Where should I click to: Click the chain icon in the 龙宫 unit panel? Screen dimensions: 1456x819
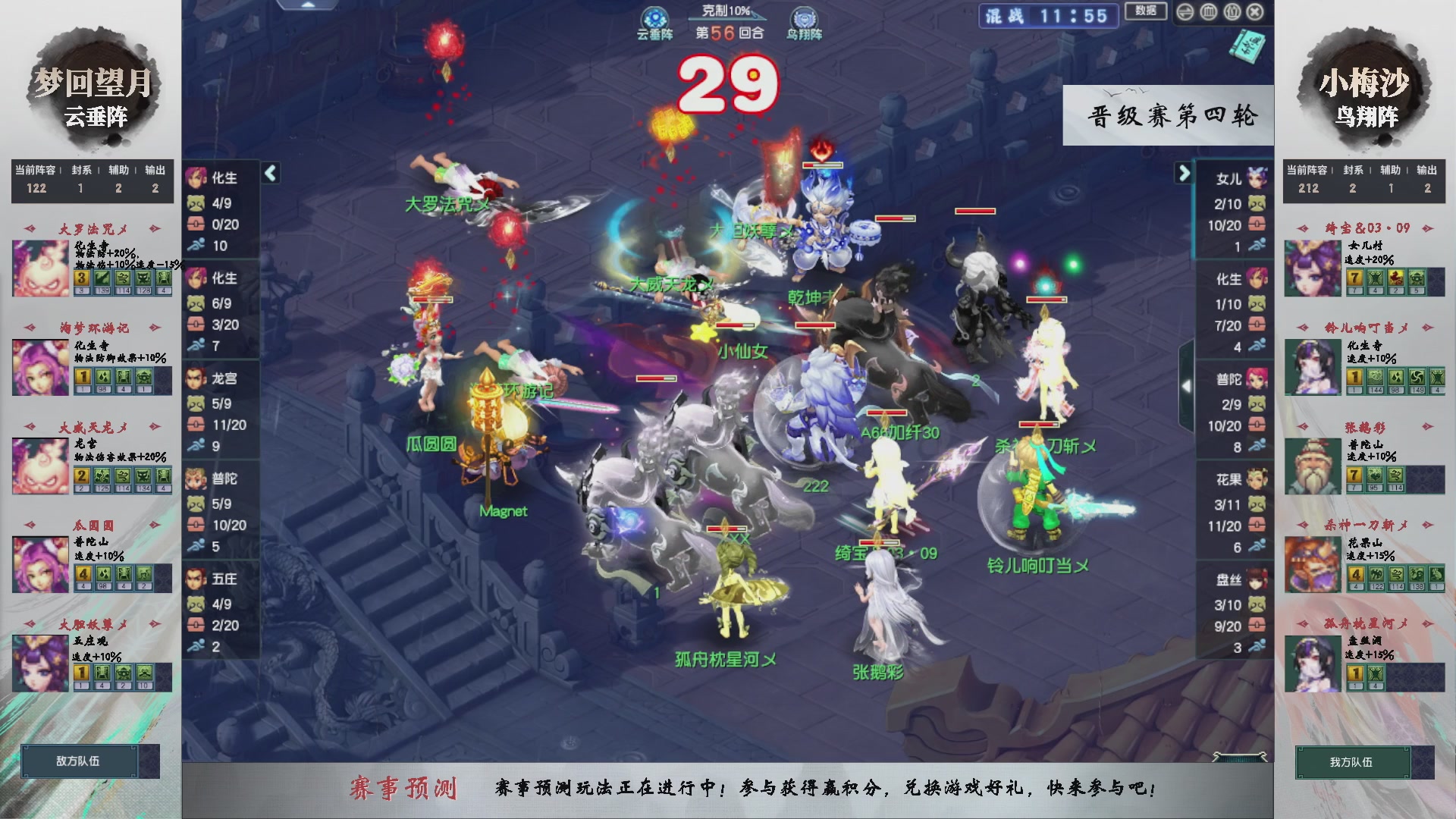pyautogui.click(x=197, y=425)
